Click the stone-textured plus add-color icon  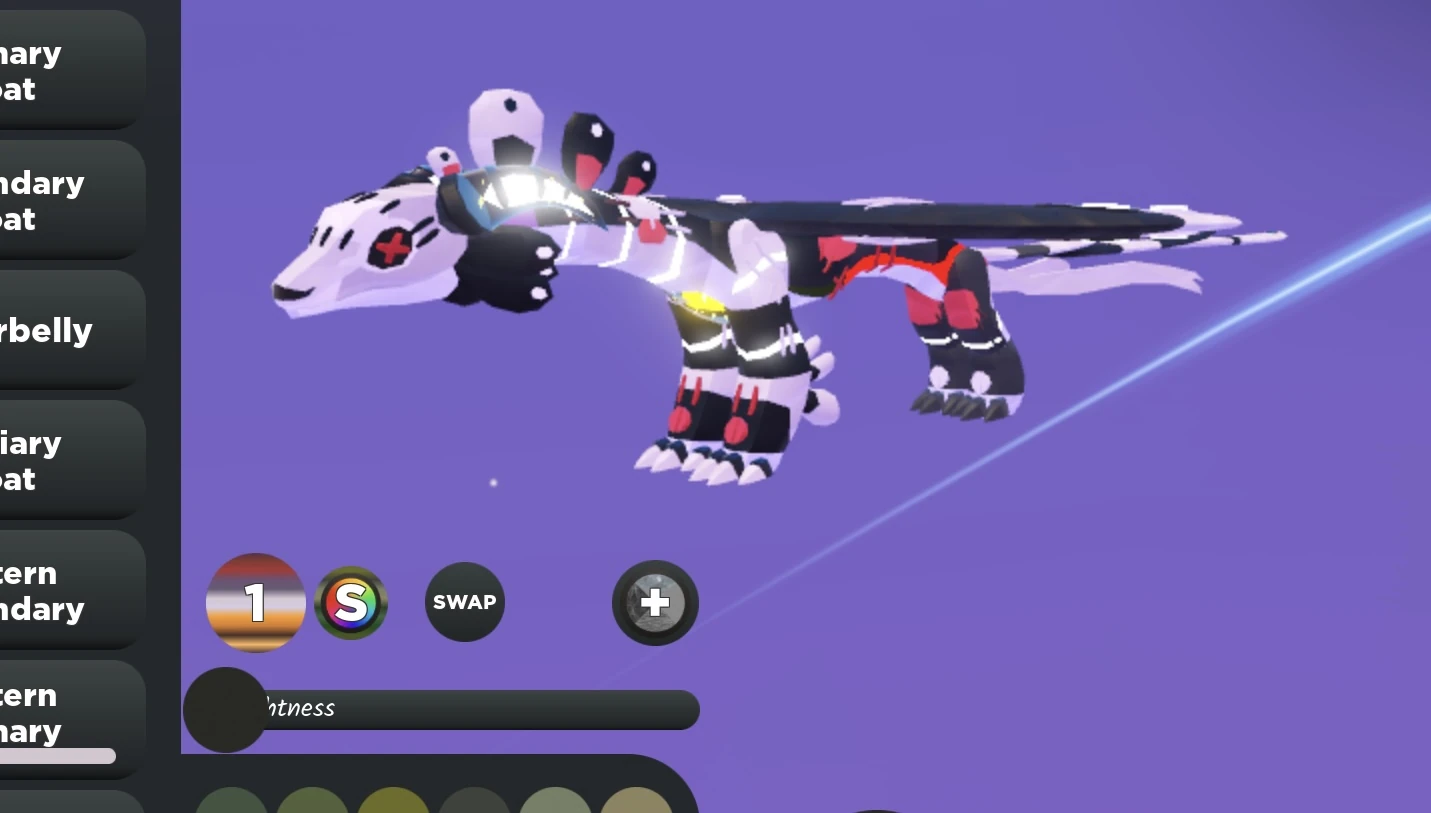[x=655, y=602]
